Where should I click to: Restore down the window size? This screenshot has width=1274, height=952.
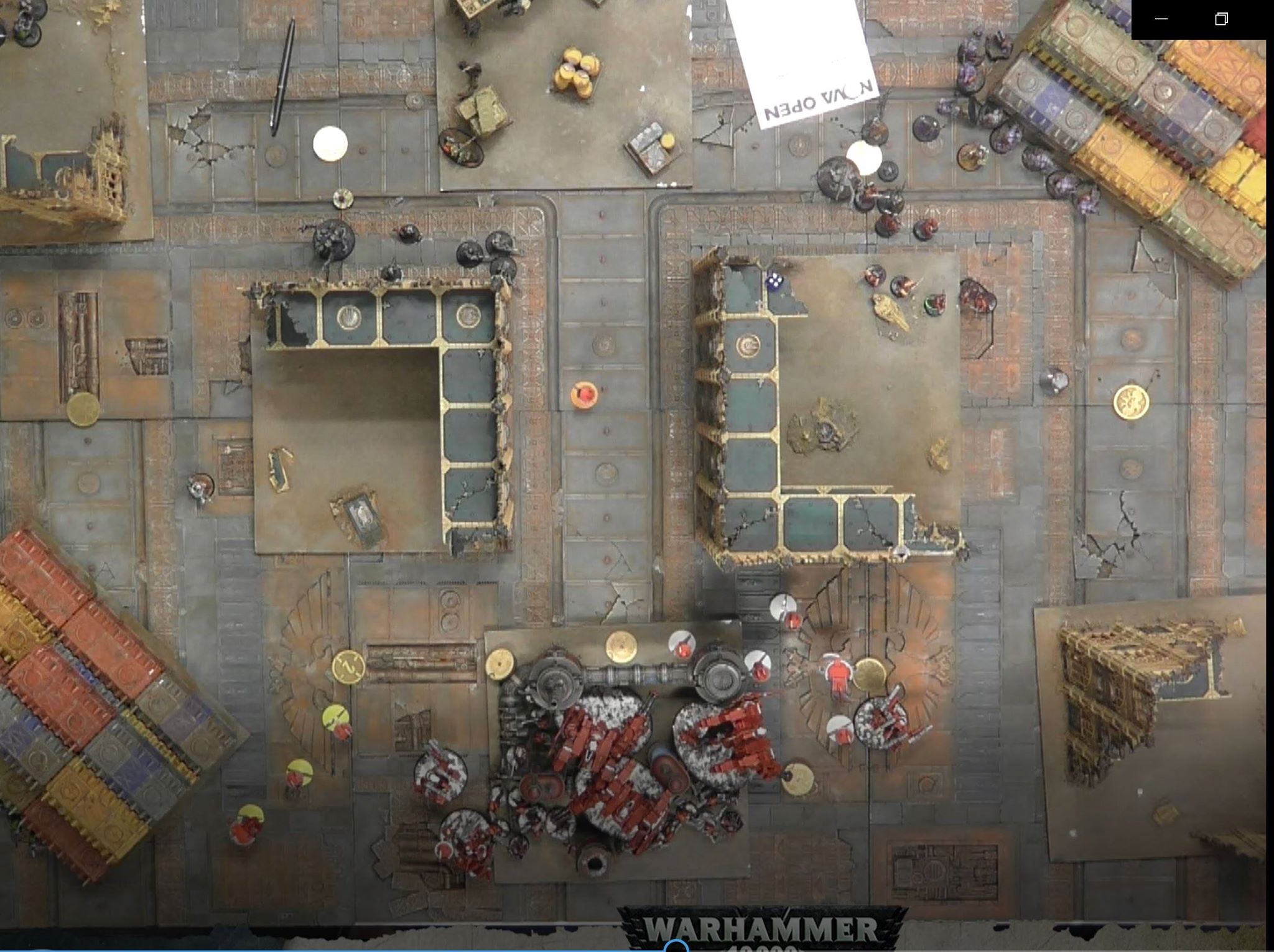tap(1221, 19)
